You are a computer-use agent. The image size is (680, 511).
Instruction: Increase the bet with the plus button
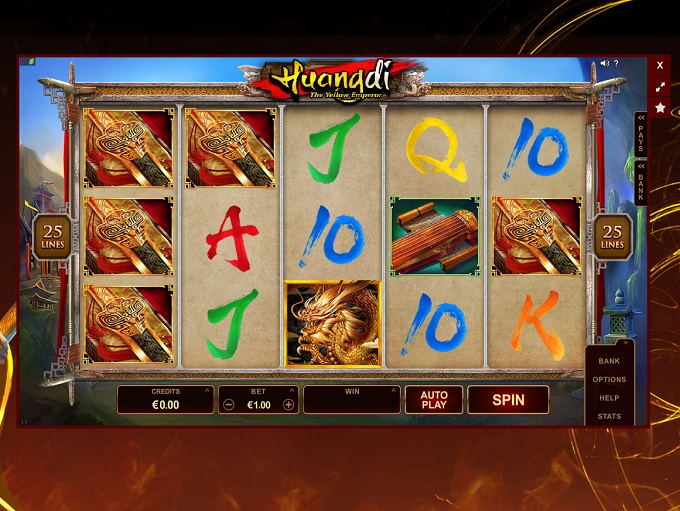(x=289, y=405)
